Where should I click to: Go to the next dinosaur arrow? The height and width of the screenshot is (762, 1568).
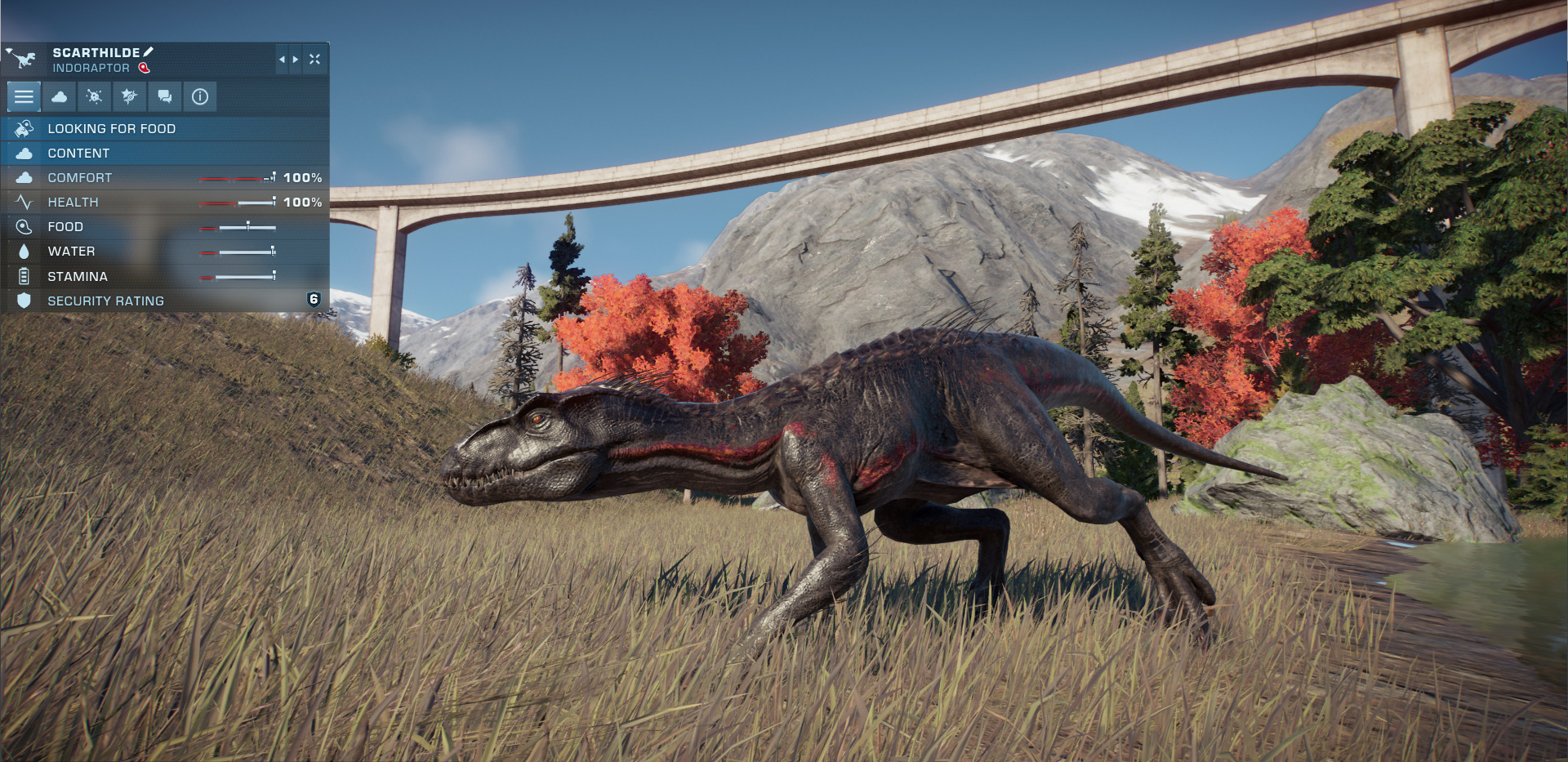296,60
